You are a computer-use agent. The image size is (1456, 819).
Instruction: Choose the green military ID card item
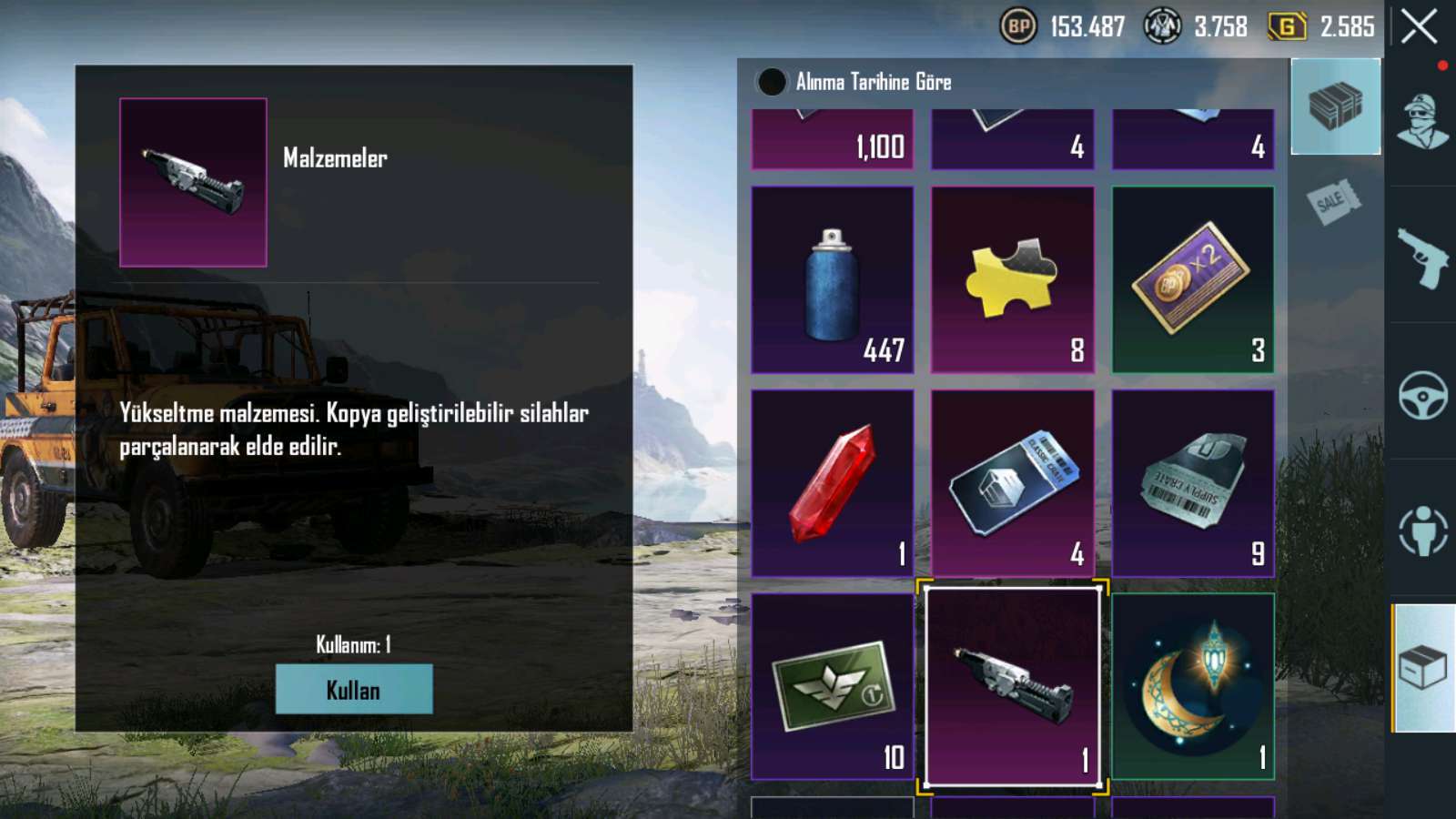(832, 687)
